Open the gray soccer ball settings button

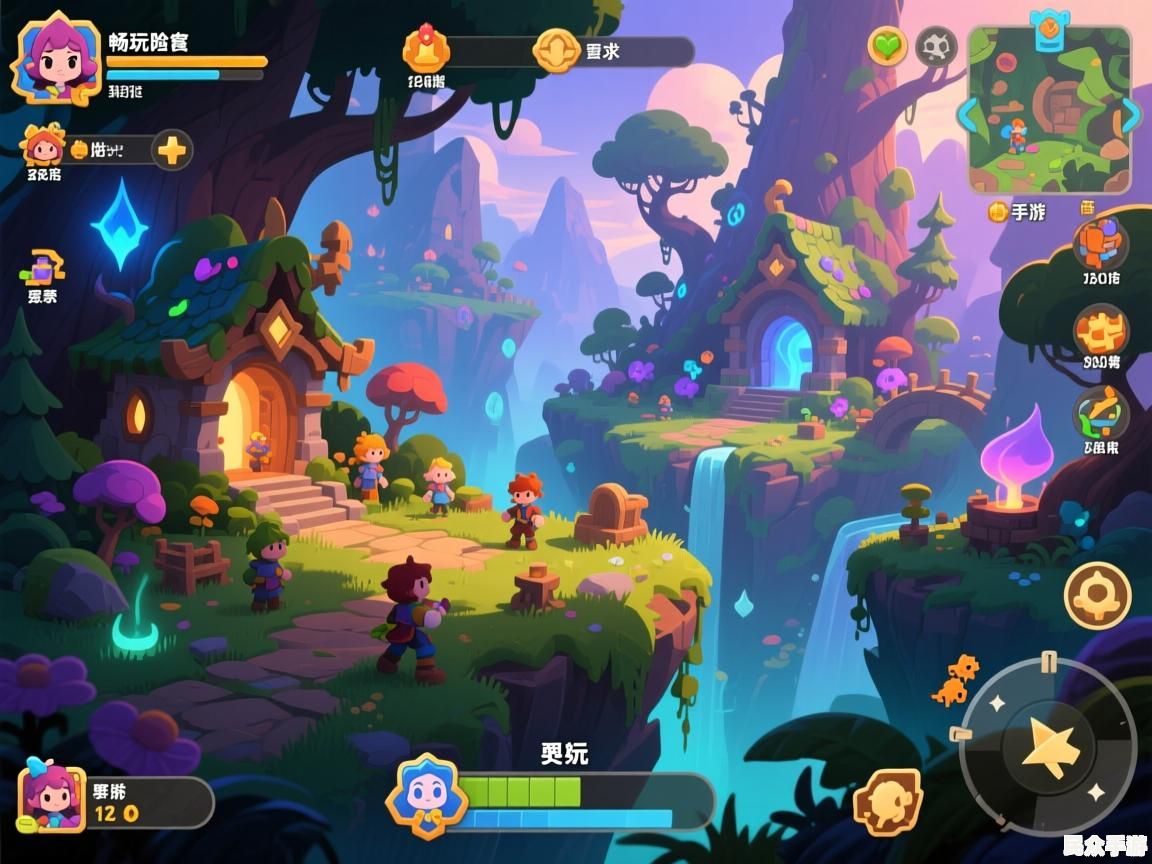[x=937, y=47]
